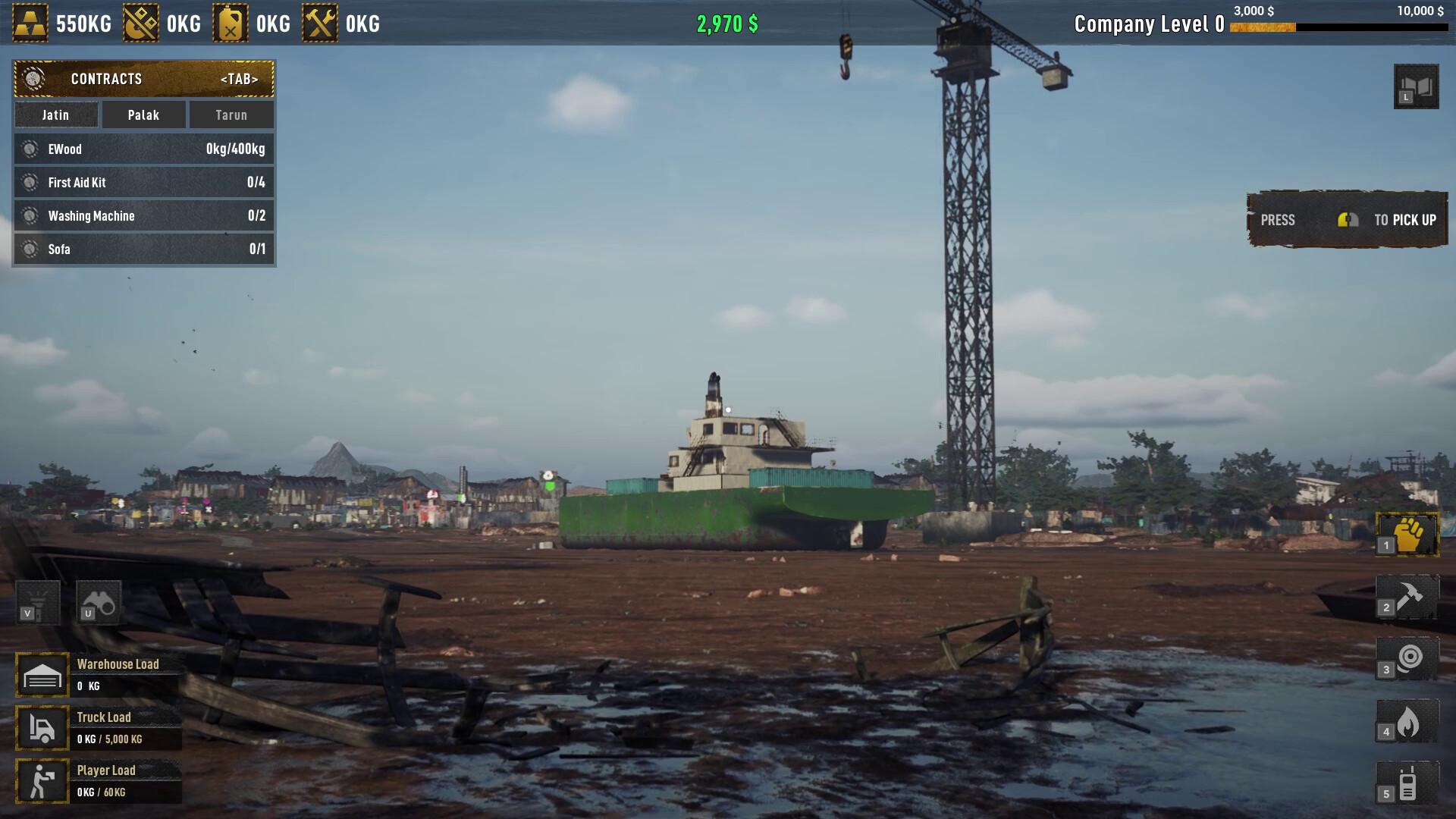Toggle the flashlight with the V icon

(x=37, y=601)
